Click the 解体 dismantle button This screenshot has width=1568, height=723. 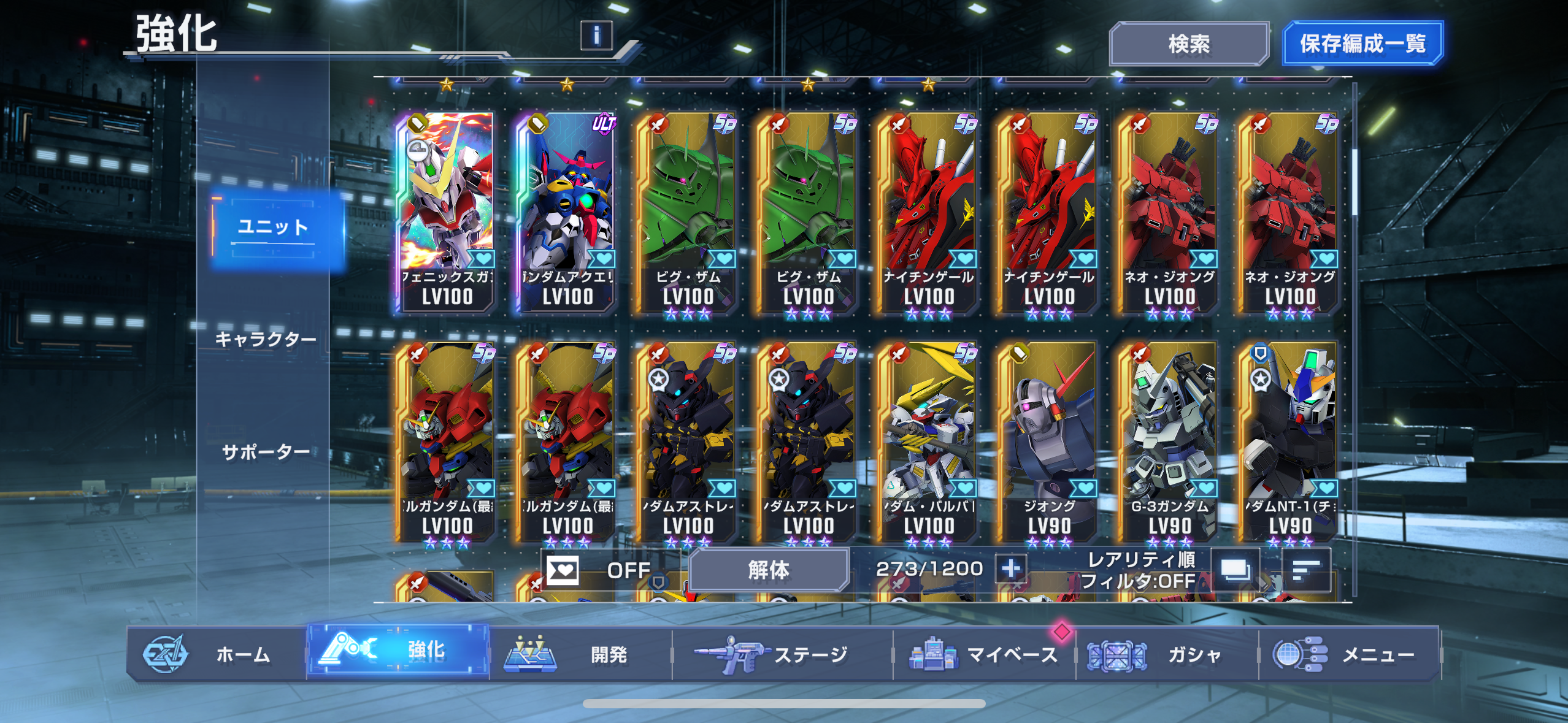(769, 570)
